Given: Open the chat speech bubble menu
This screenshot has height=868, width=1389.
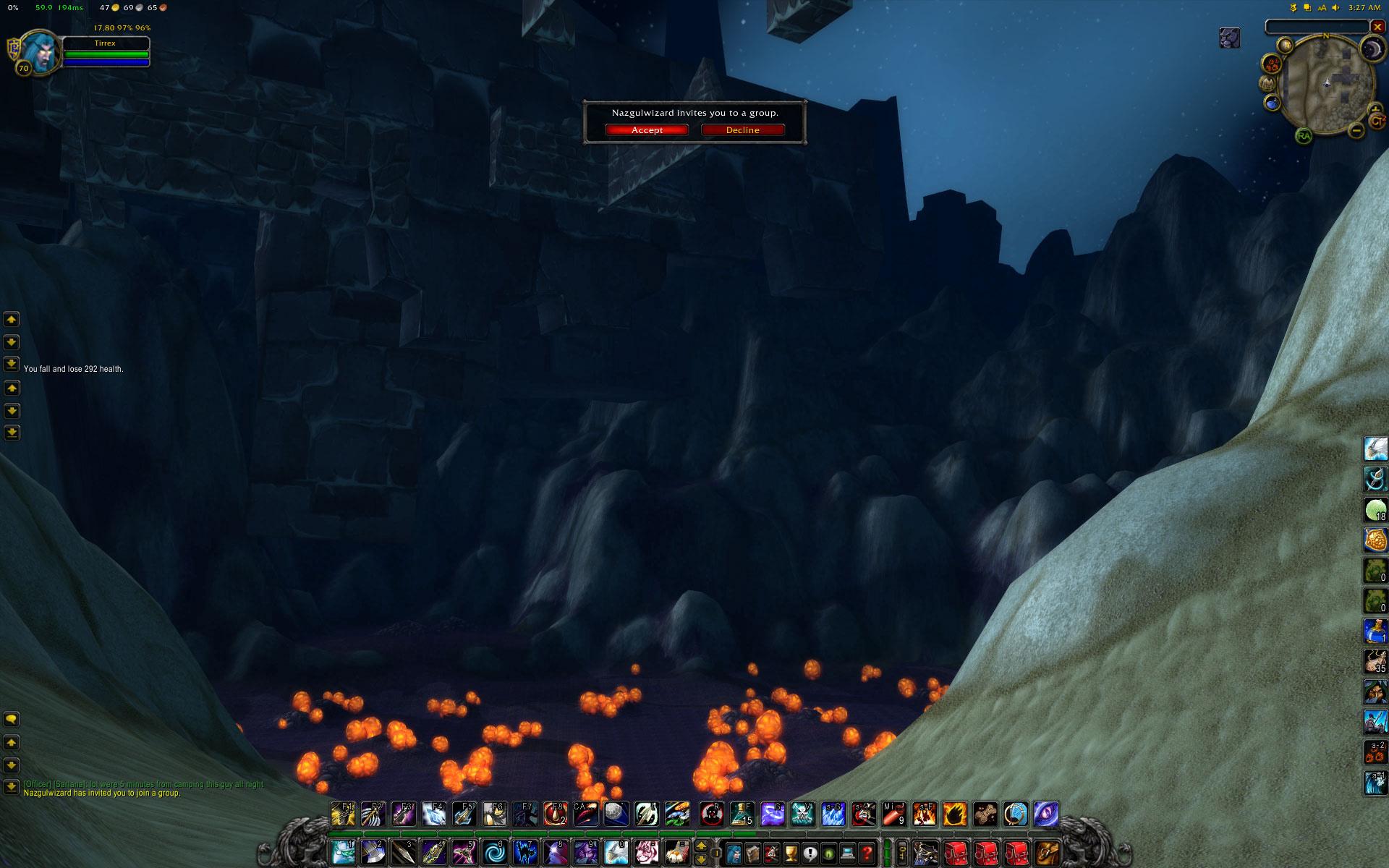Looking at the screenshot, I should [x=11, y=719].
